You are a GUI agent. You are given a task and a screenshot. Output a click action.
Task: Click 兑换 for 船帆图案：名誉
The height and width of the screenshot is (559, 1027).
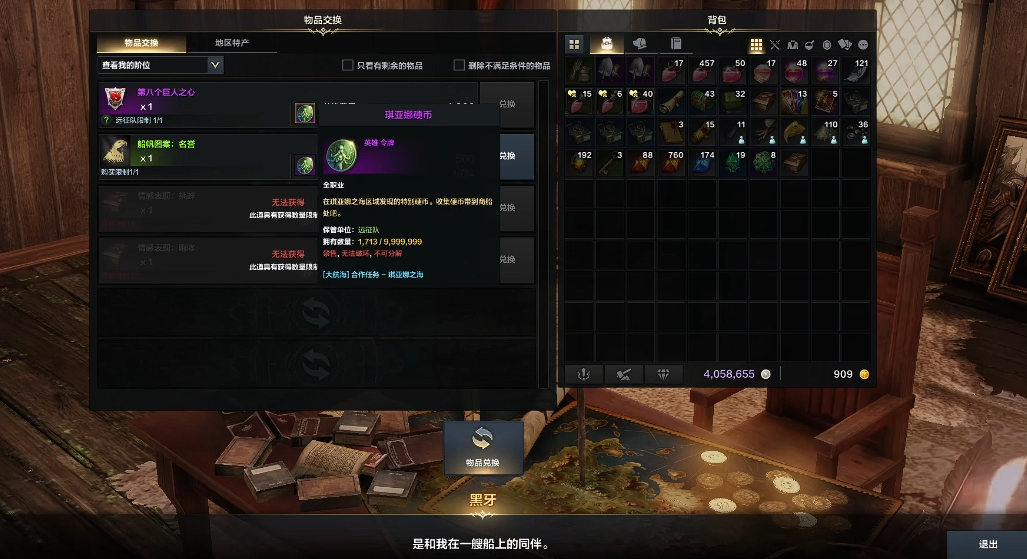pos(507,156)
